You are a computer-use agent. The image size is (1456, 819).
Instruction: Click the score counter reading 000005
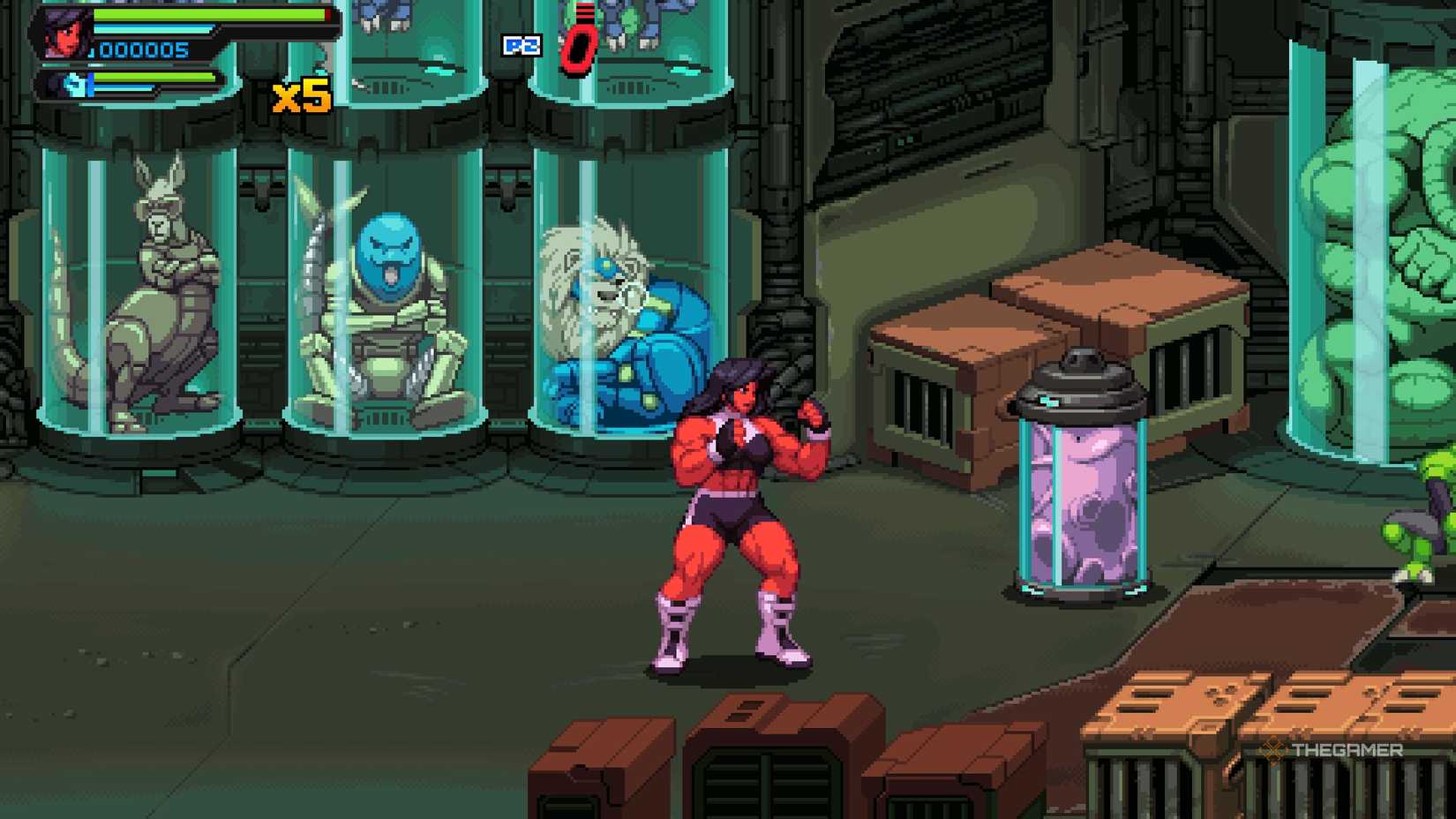146,49
